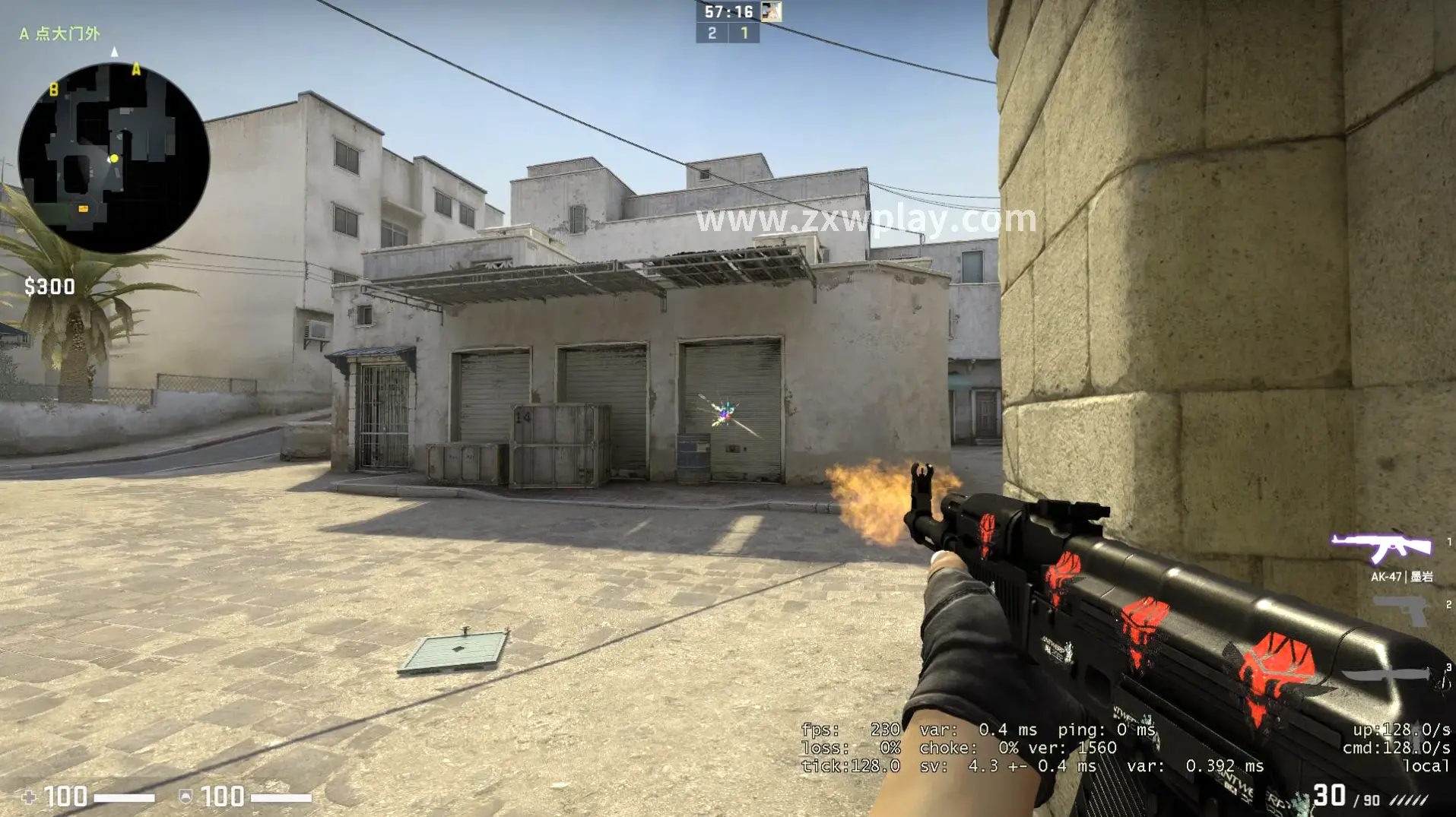The width and height of the screenshot is (1456, 817).
Task: Click the player avatar beside the timer
Action: (x=771, y=11)
